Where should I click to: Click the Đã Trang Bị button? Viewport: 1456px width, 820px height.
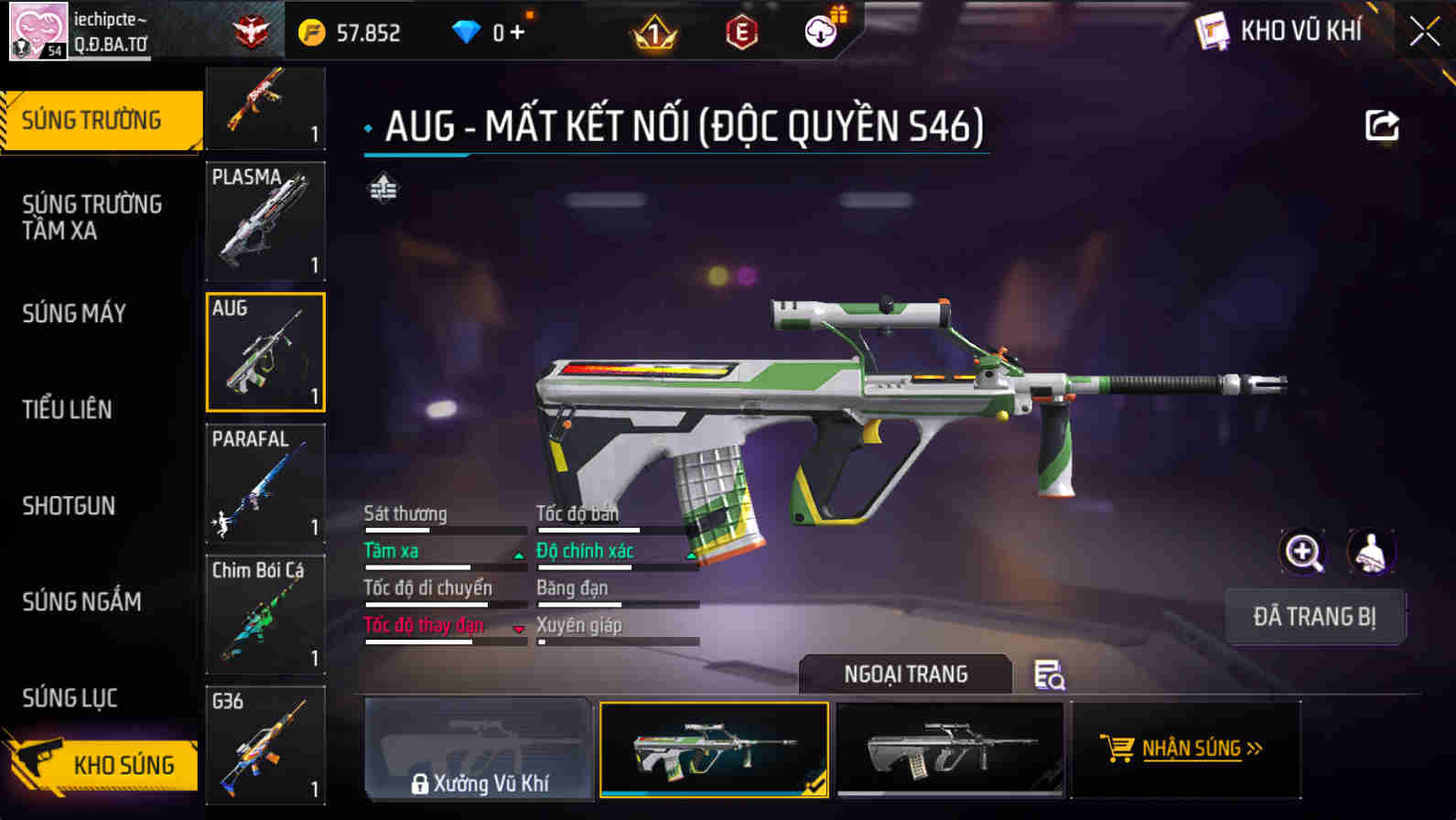(x=1314, y=617)
